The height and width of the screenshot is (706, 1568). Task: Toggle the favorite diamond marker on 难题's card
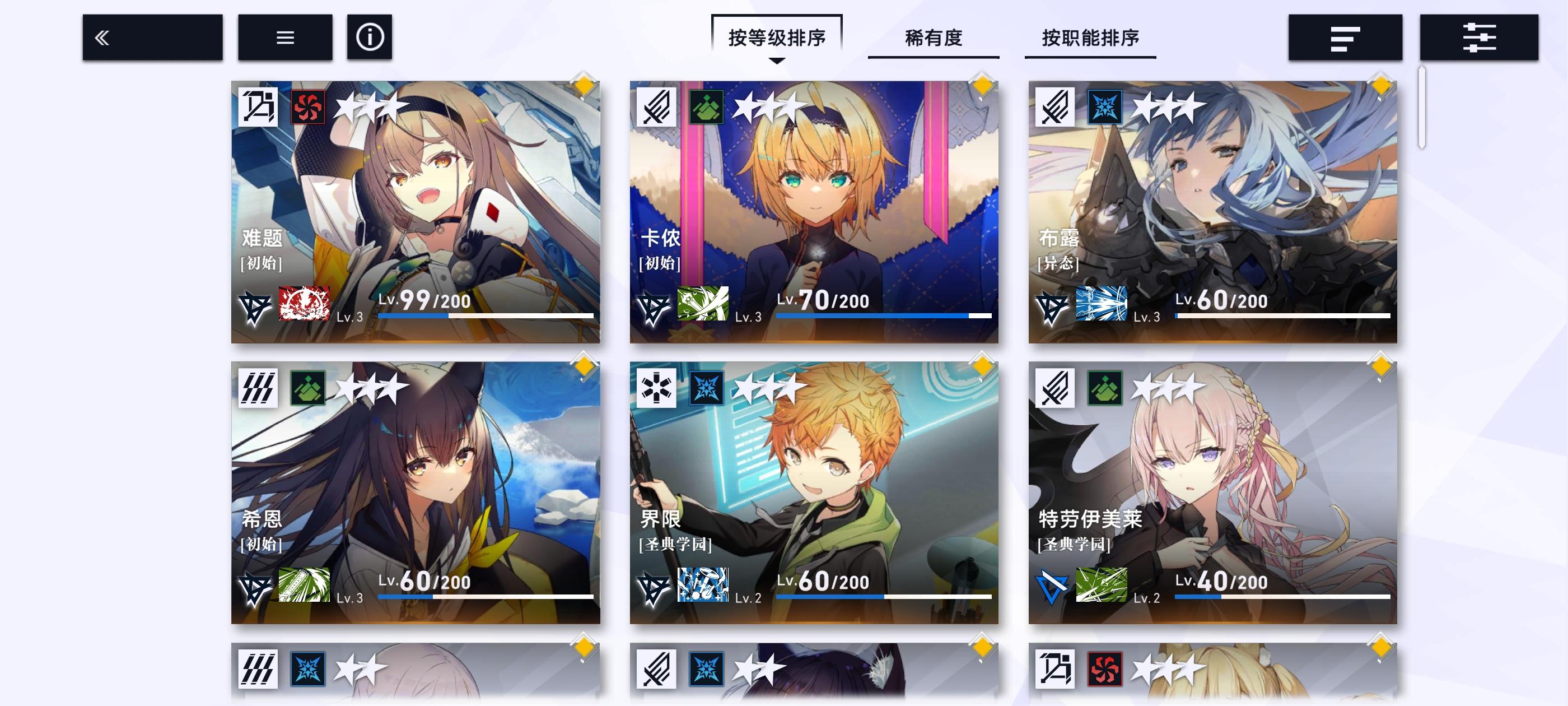tap(583, 86)
